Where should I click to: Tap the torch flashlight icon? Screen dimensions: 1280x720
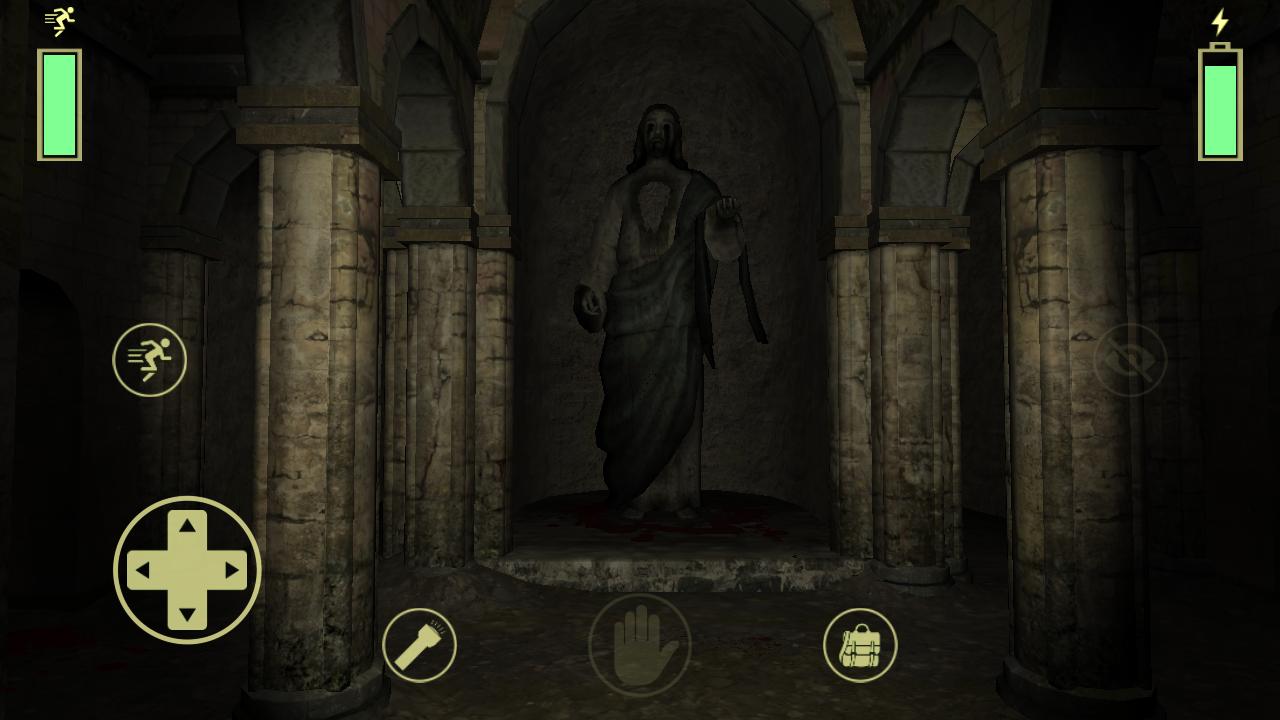point(420,645)
